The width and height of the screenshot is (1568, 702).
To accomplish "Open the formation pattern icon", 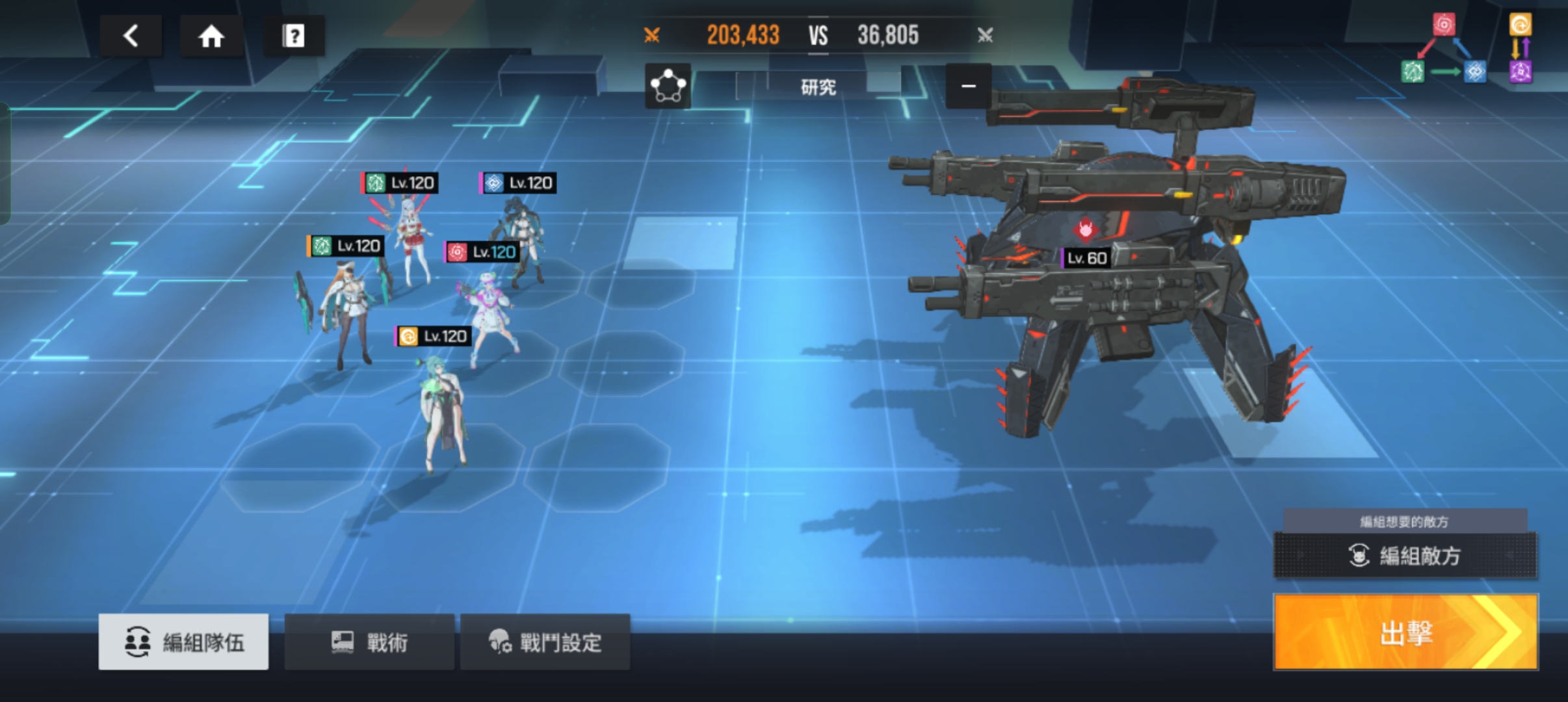I will [x=668, y=86].
